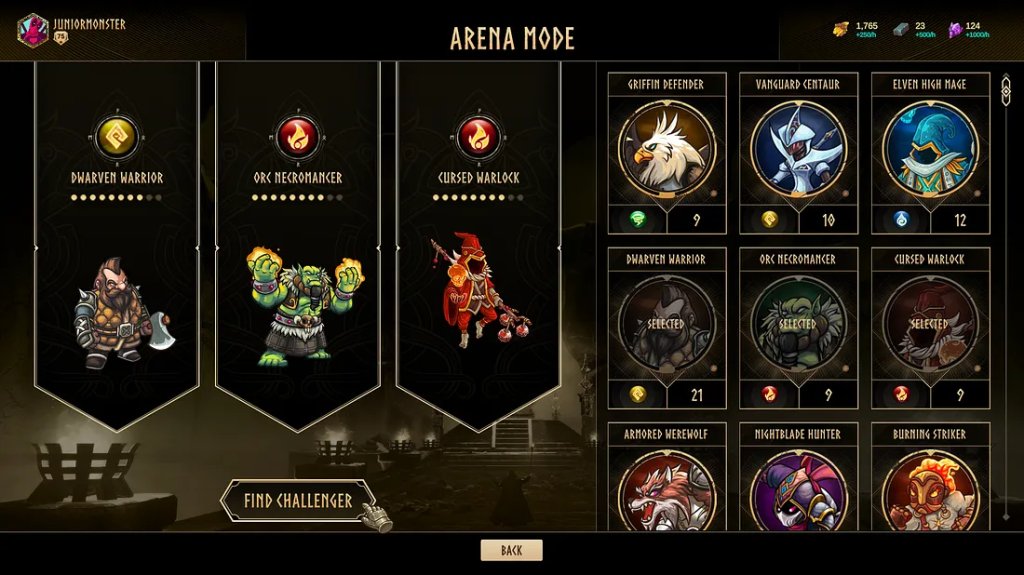Select the Griffin Defender card
This screenshot has height=575, width=1024.
click(x=666, y=148)
